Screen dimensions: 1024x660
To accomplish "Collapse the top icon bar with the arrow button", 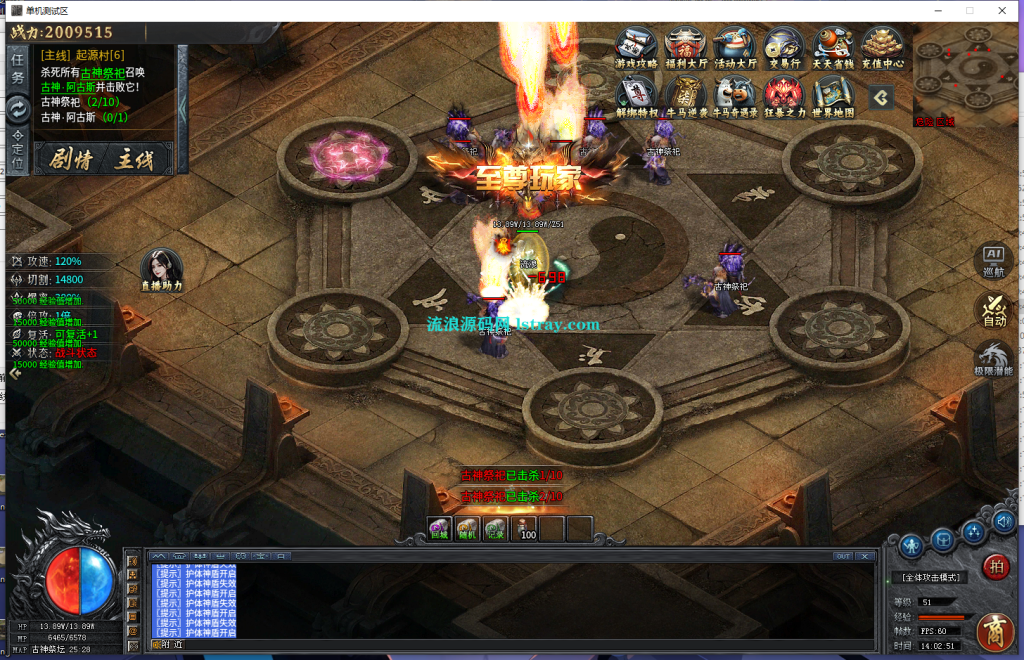I will tap(881, 97).
